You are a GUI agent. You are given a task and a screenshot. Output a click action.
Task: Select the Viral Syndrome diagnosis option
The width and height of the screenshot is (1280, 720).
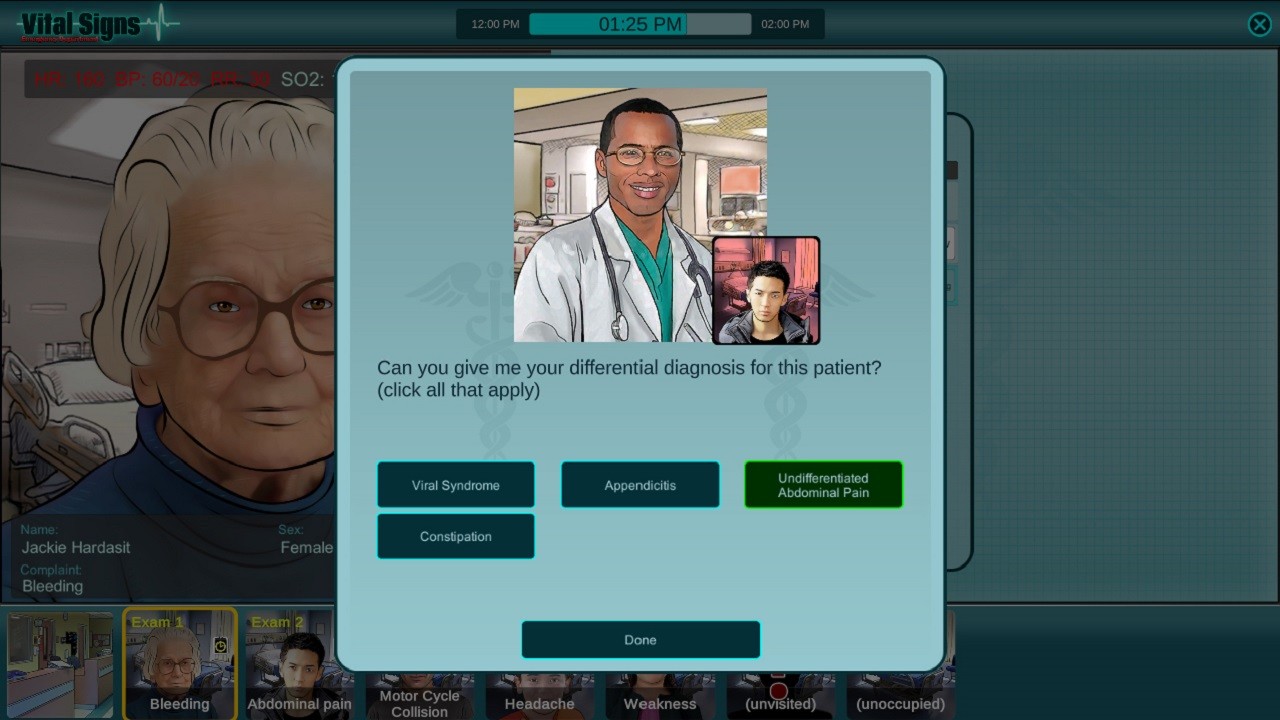point(455,485)
